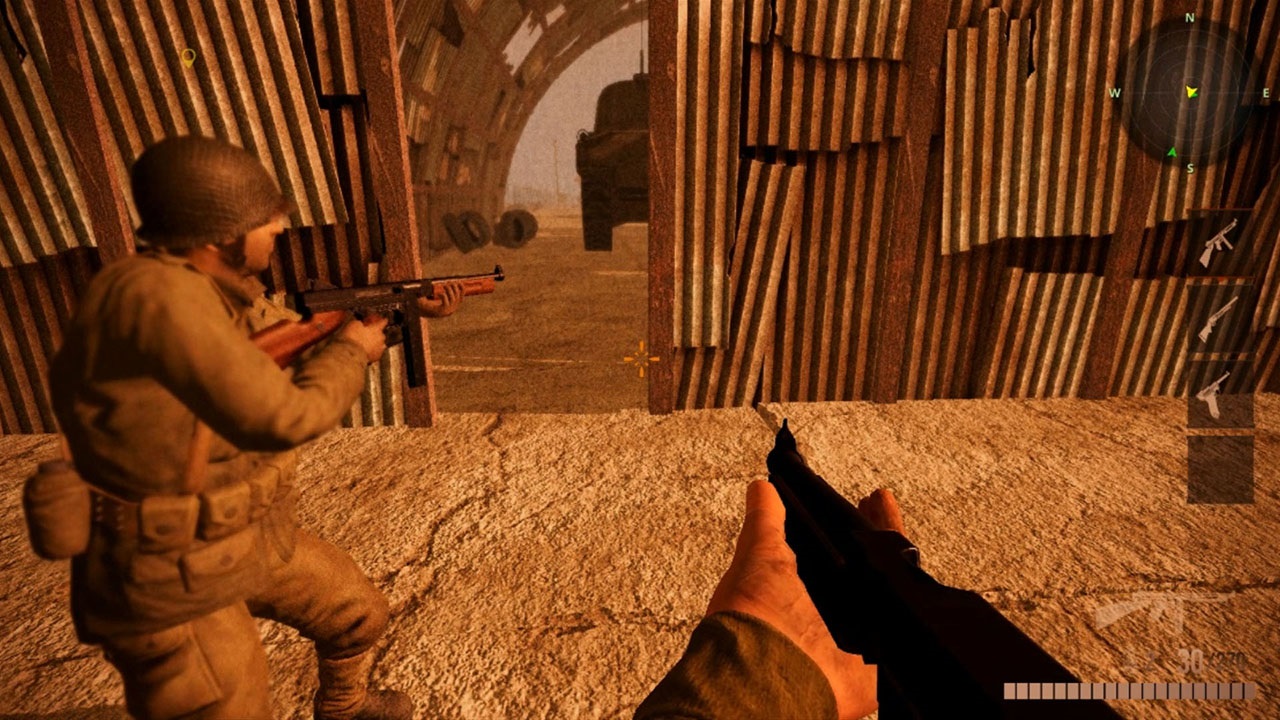Click the magazine count number 2
The width and height of the screenshot is (1280, 720).
(x=1147, y=661)
